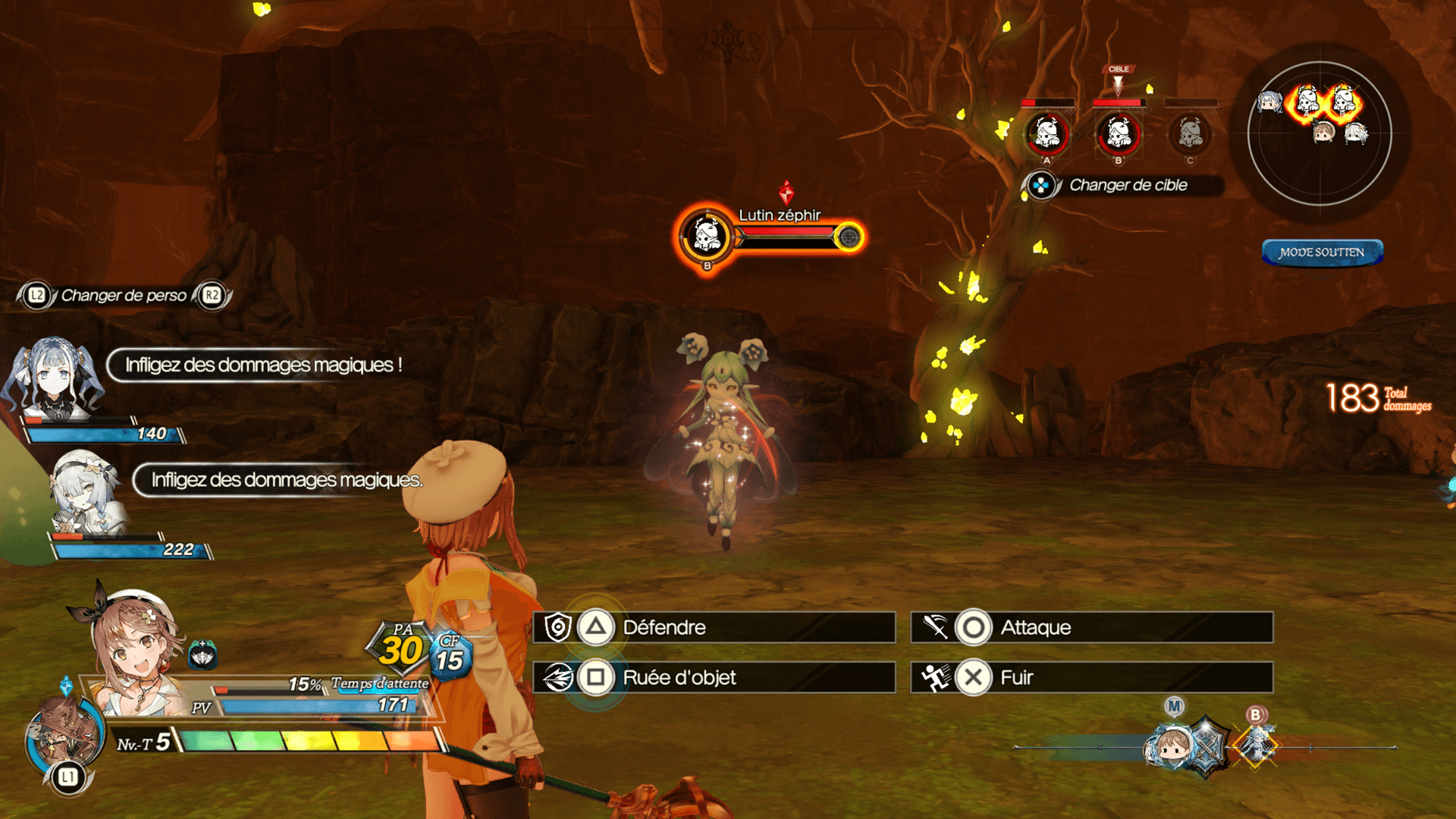
Task: Activate the Ruée d'objet command
Action: tap(714, 677)
